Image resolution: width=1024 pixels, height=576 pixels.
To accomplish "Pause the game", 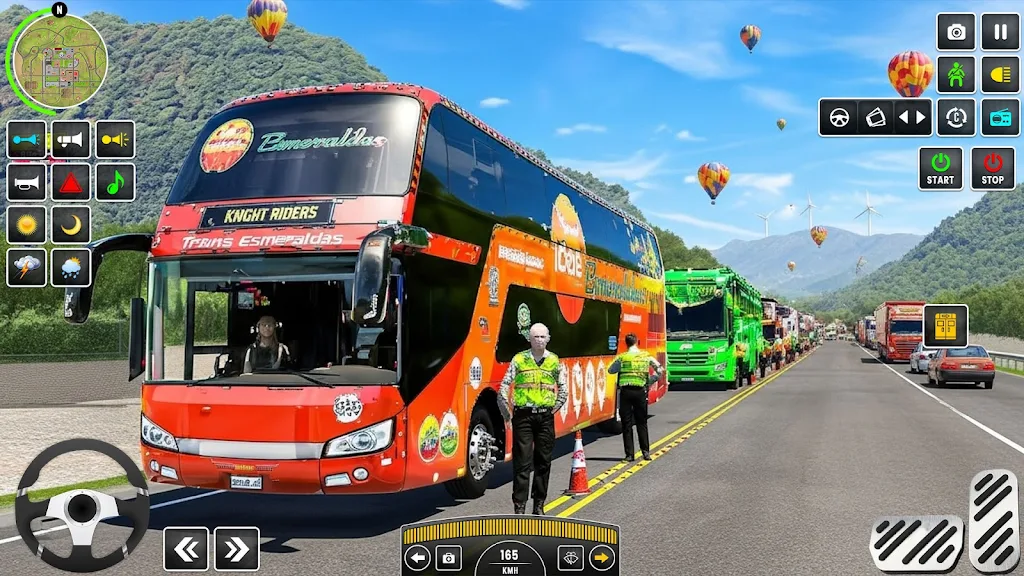I will click(1000, 32).
